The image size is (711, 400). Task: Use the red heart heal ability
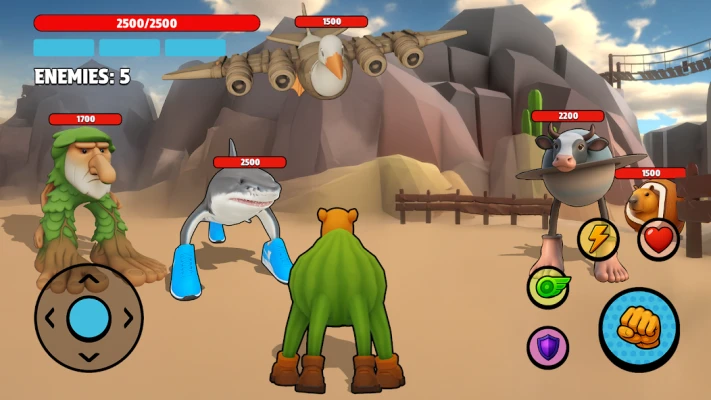658,239
